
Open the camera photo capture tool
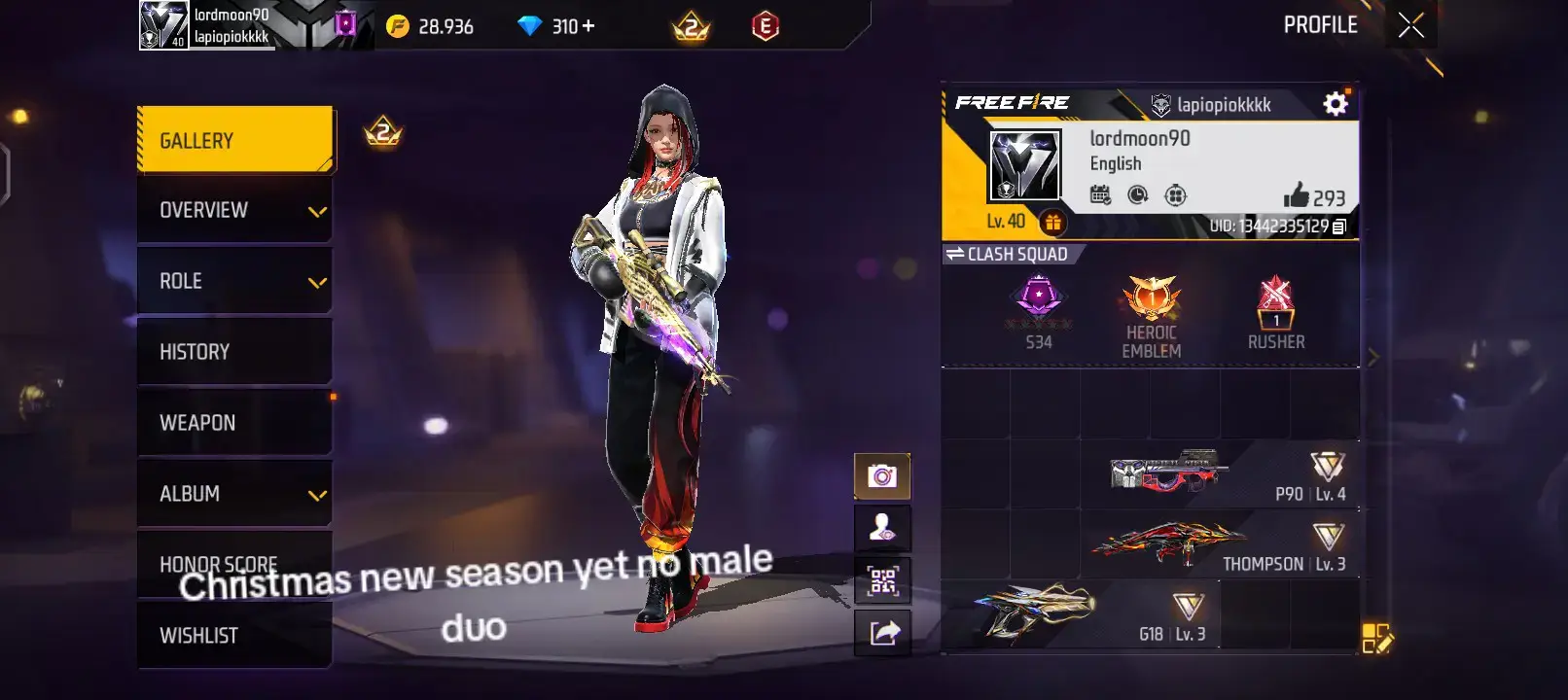click(881, 474)
